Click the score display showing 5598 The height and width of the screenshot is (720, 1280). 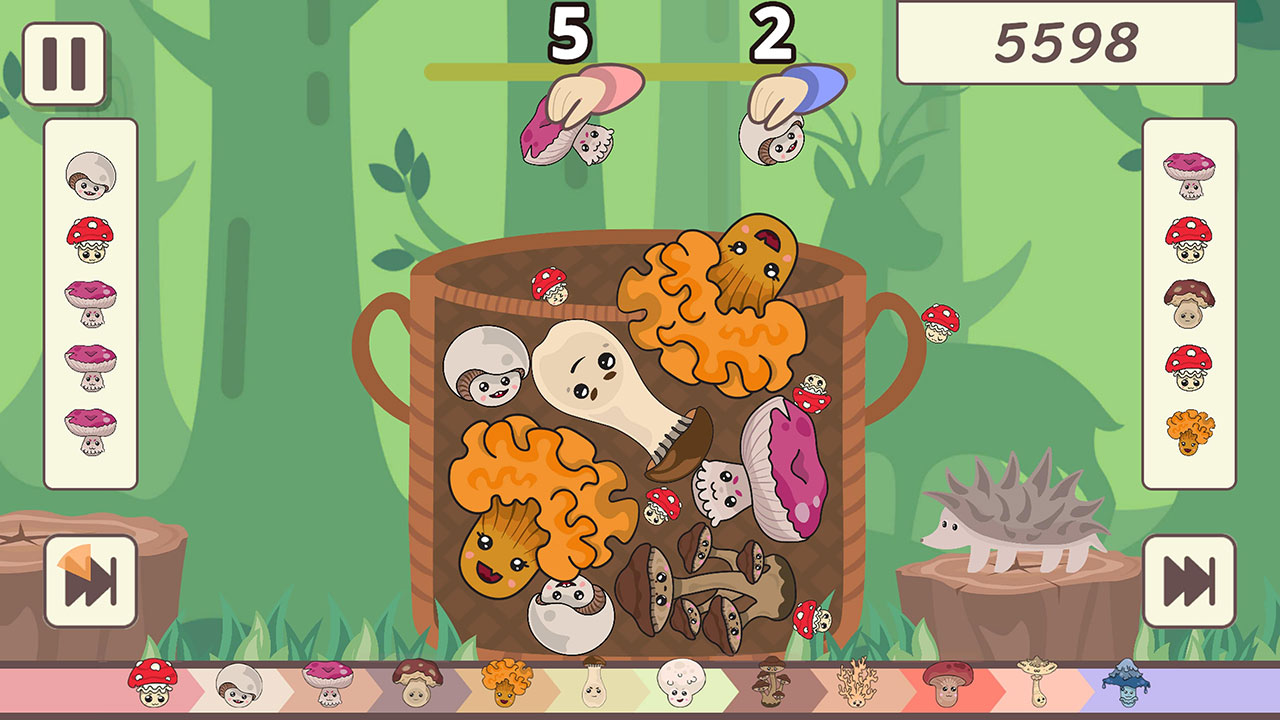[1068, 42]
